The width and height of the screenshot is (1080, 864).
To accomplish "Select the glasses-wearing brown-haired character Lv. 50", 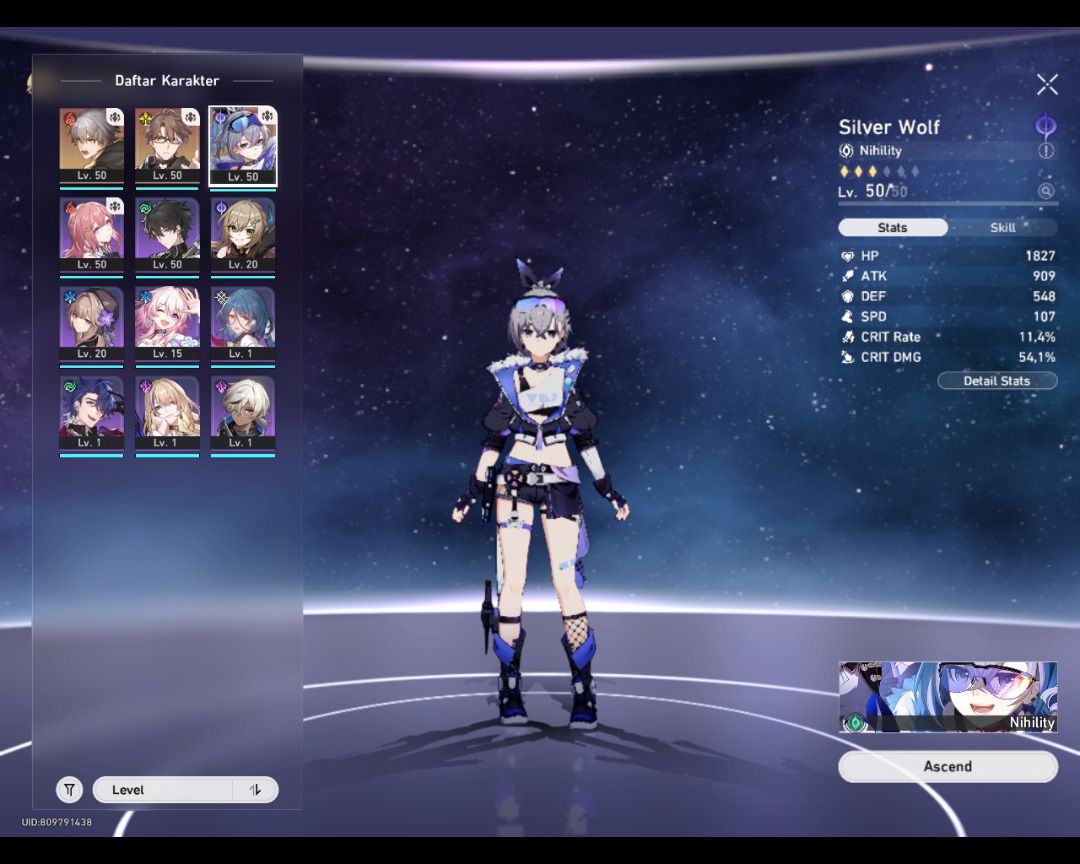I will pos(167,146).
